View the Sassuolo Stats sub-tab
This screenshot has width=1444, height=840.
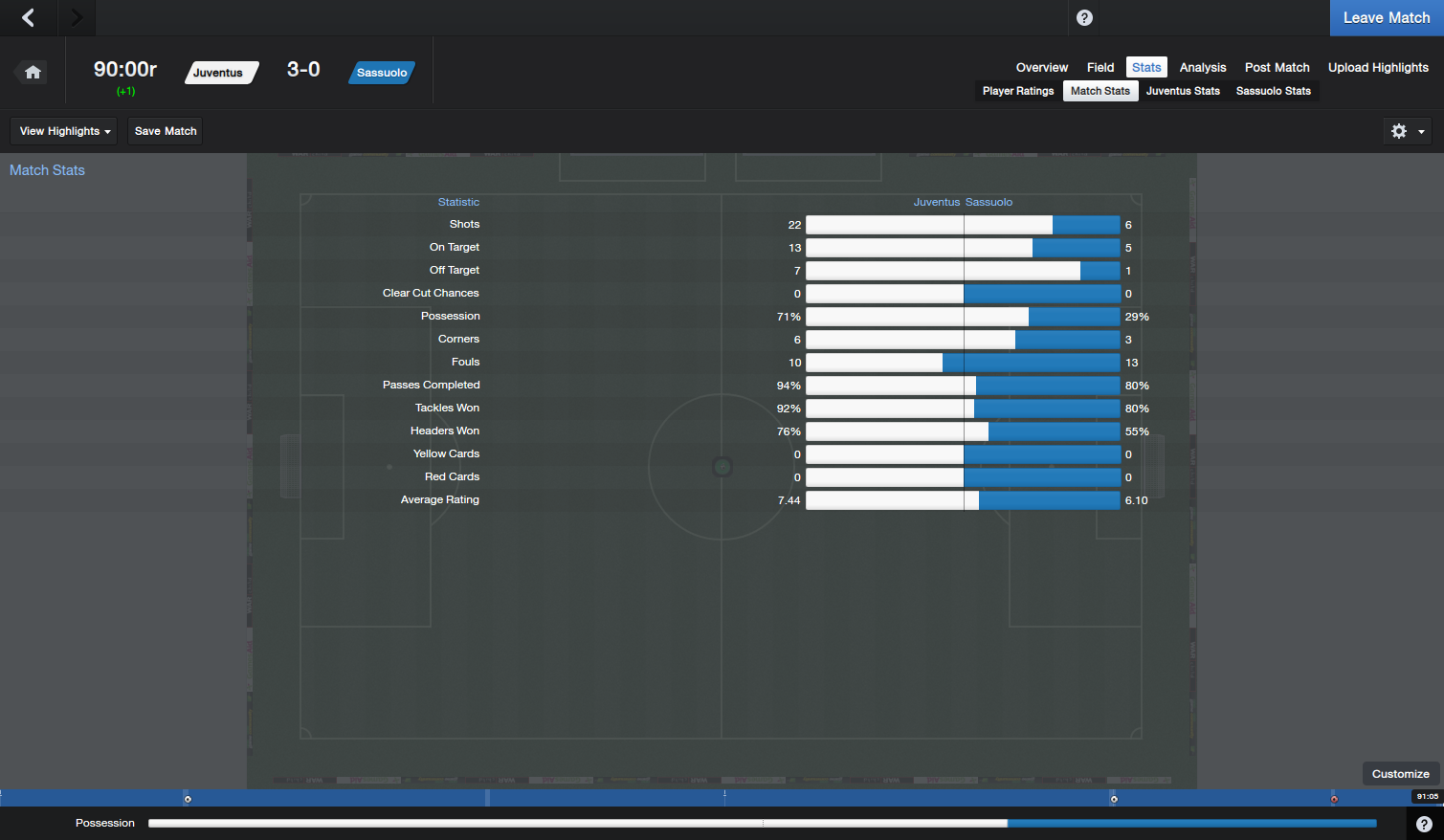tap(1274, 90)
